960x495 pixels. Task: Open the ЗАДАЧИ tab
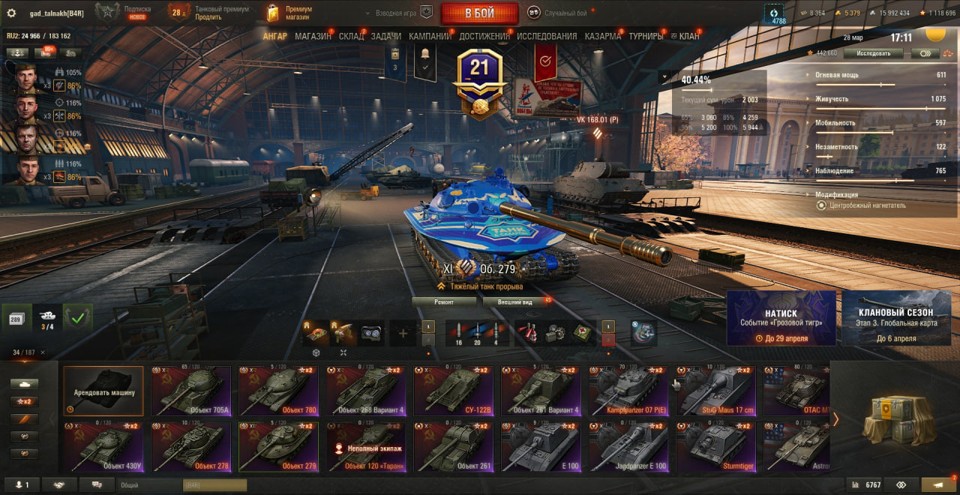coord(386,36)
